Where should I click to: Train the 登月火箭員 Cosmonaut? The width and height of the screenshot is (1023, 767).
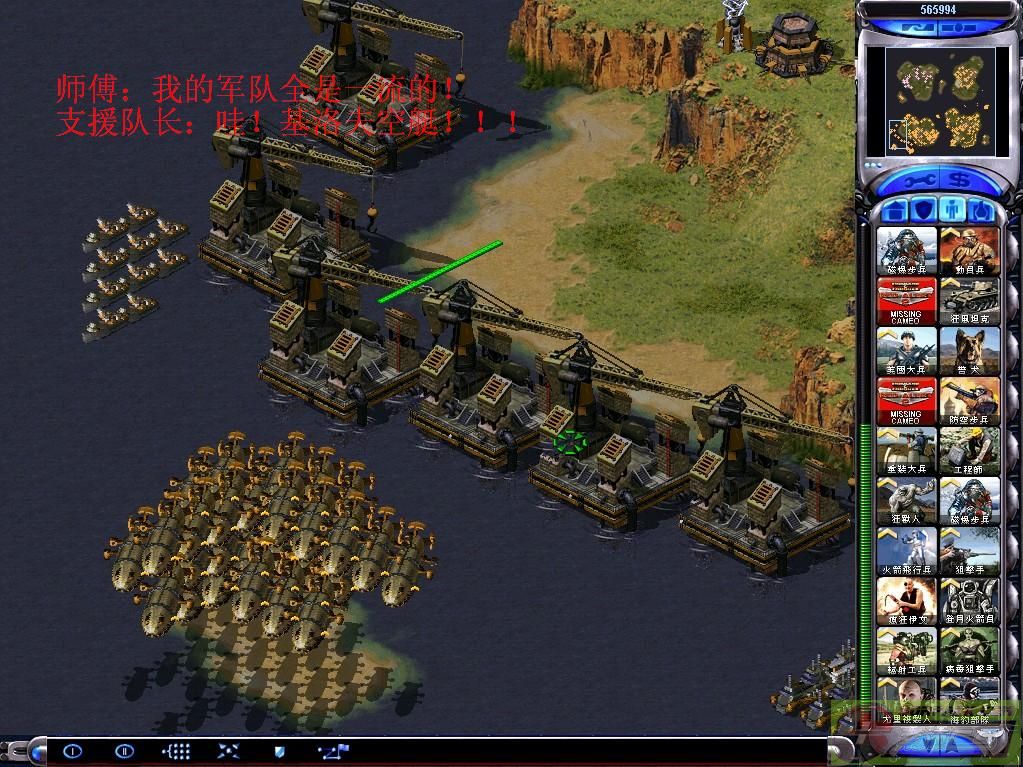point(969,601)
